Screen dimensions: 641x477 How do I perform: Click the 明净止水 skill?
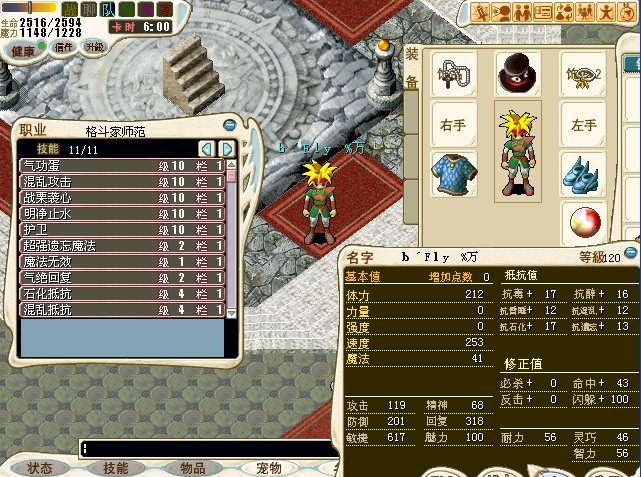pos(122,213)
